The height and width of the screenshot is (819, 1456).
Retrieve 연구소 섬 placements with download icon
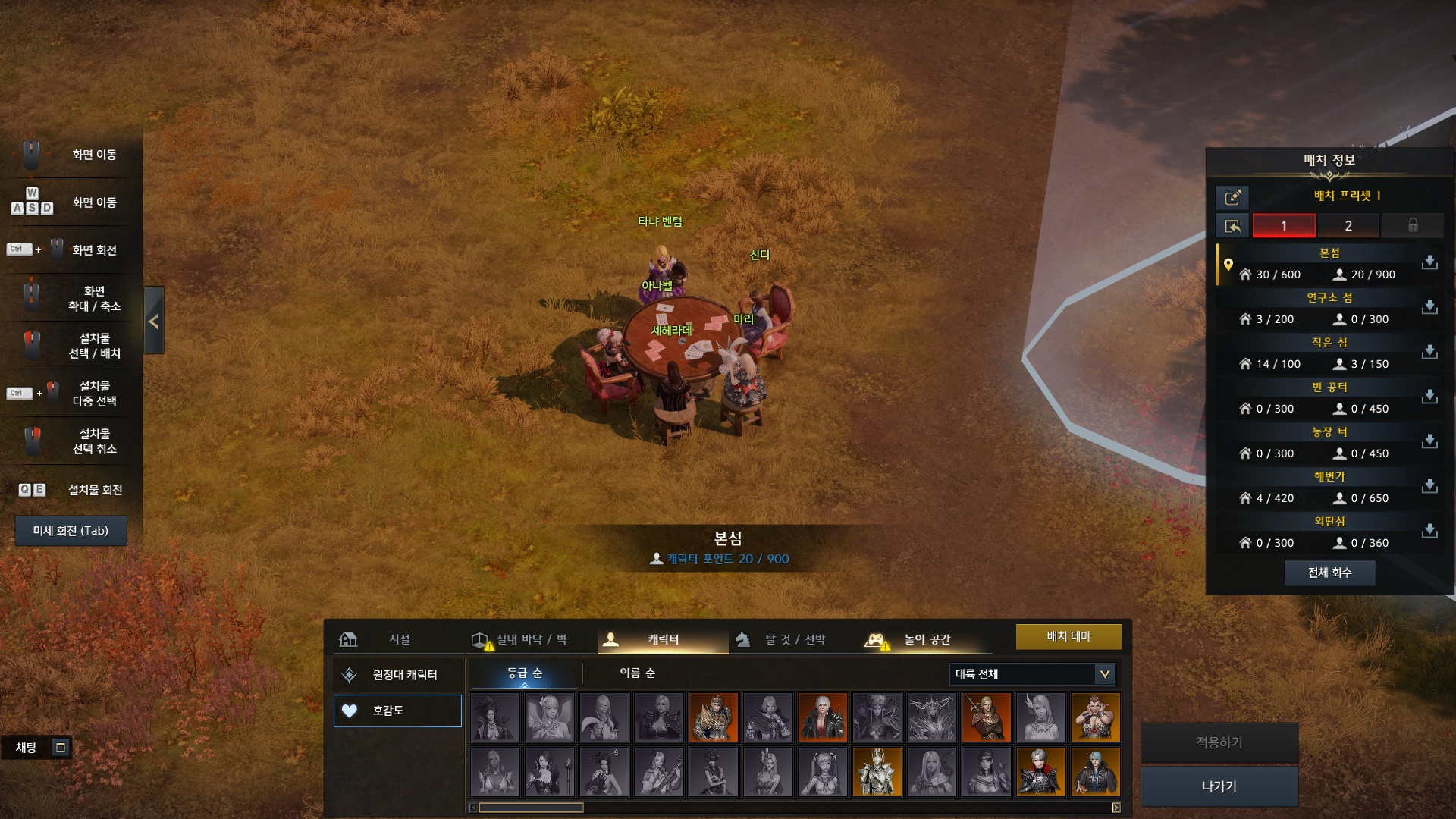tap(1429, 306)
